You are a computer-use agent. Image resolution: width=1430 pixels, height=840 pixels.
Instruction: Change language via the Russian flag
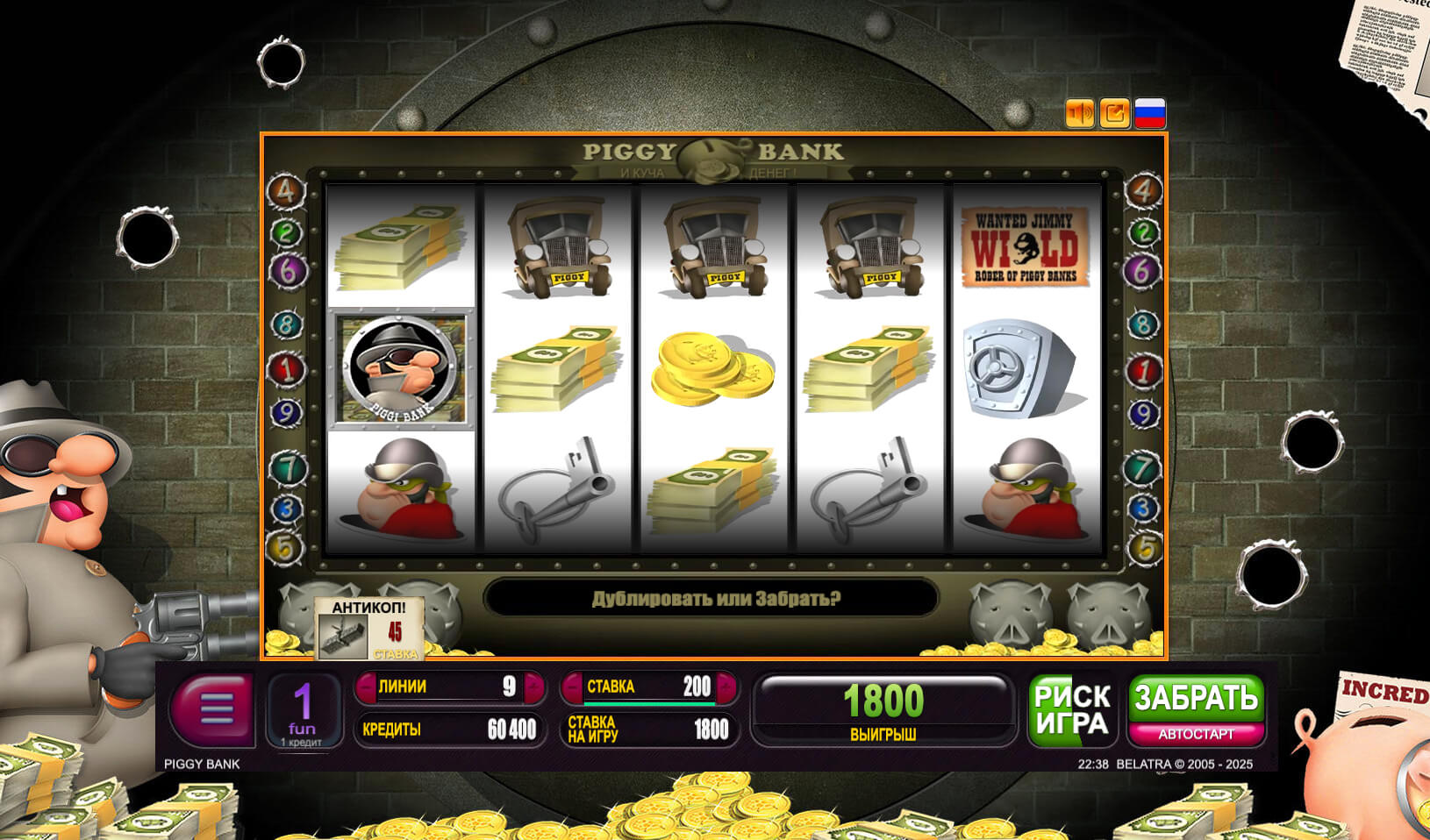[1150, 113]
